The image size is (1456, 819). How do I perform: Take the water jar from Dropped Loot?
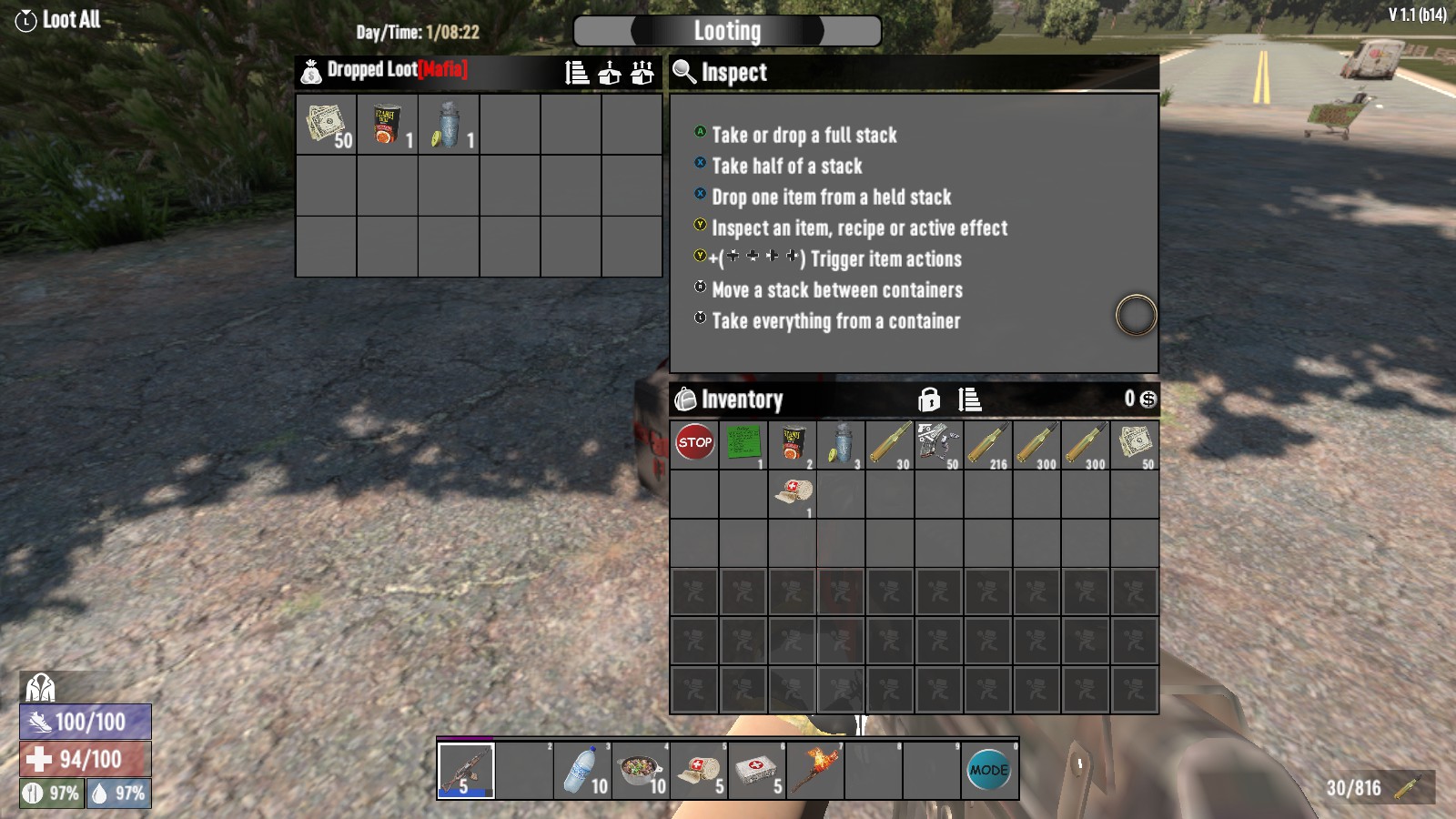point(448,125)
